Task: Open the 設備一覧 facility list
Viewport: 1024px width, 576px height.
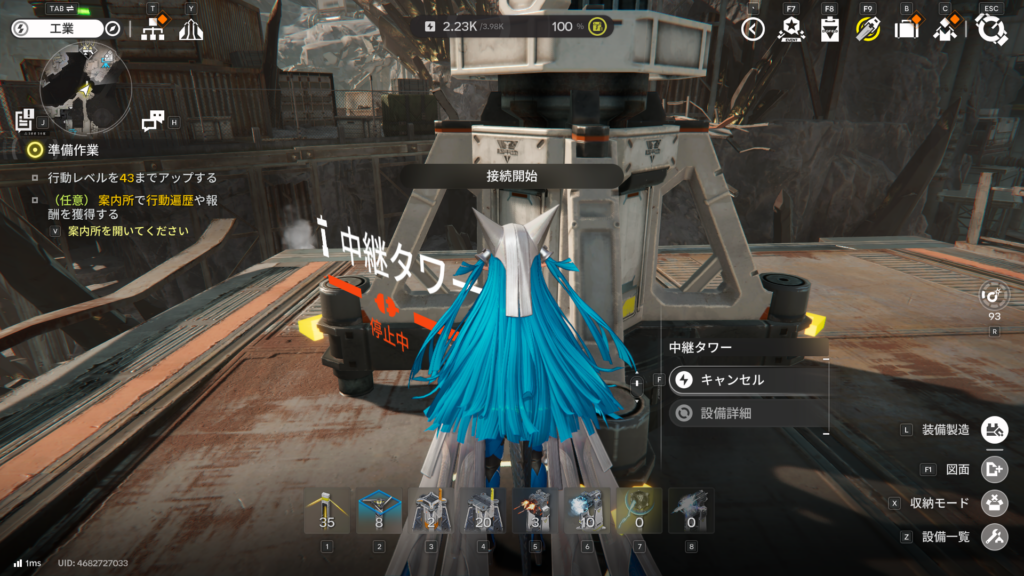Action: click(x=994, y=537)
